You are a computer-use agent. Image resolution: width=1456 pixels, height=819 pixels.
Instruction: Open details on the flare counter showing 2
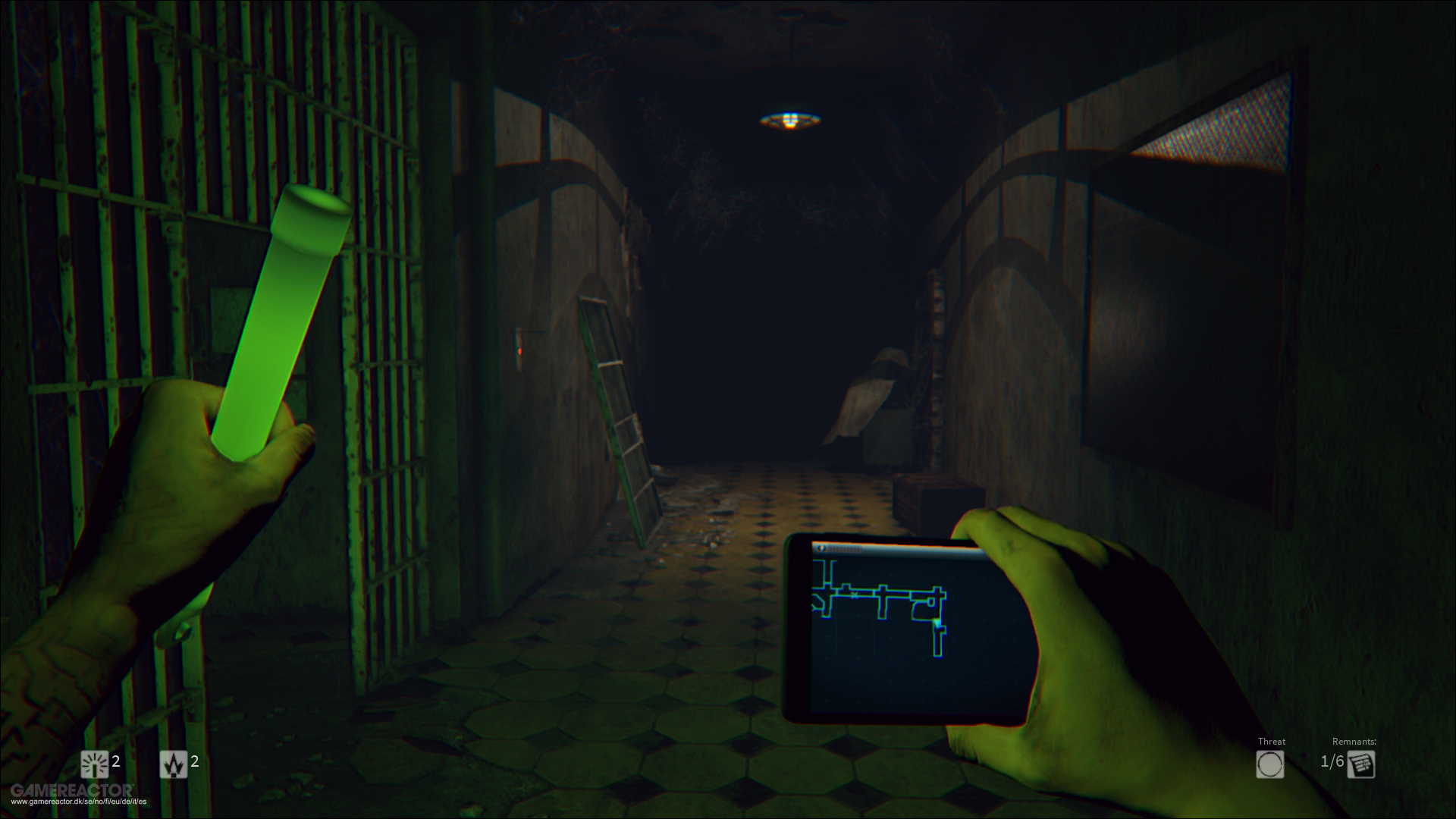click(x=196, y=761)
